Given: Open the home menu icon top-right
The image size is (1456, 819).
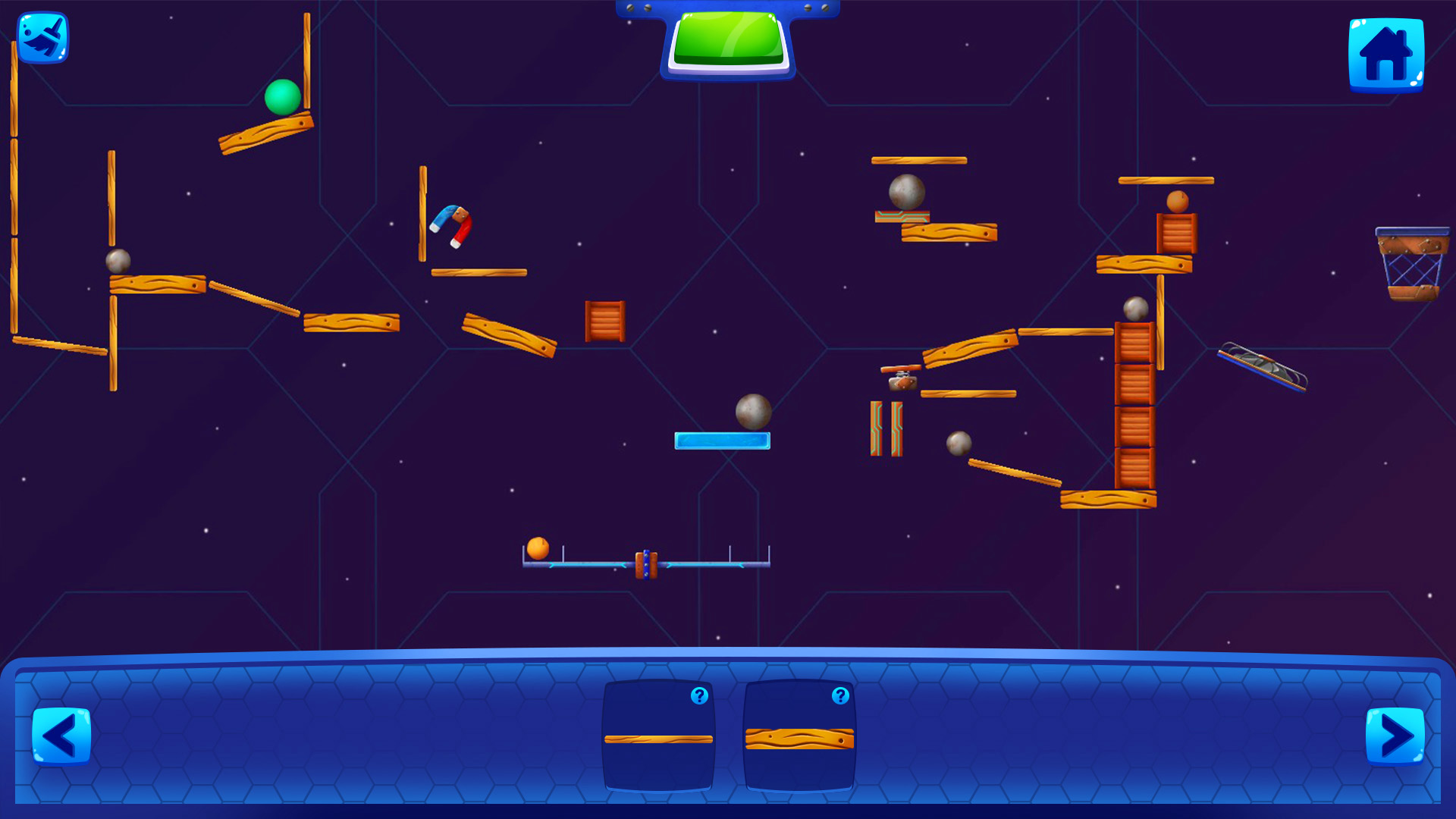Looking at the screenshot, I should pos(1387,56).
